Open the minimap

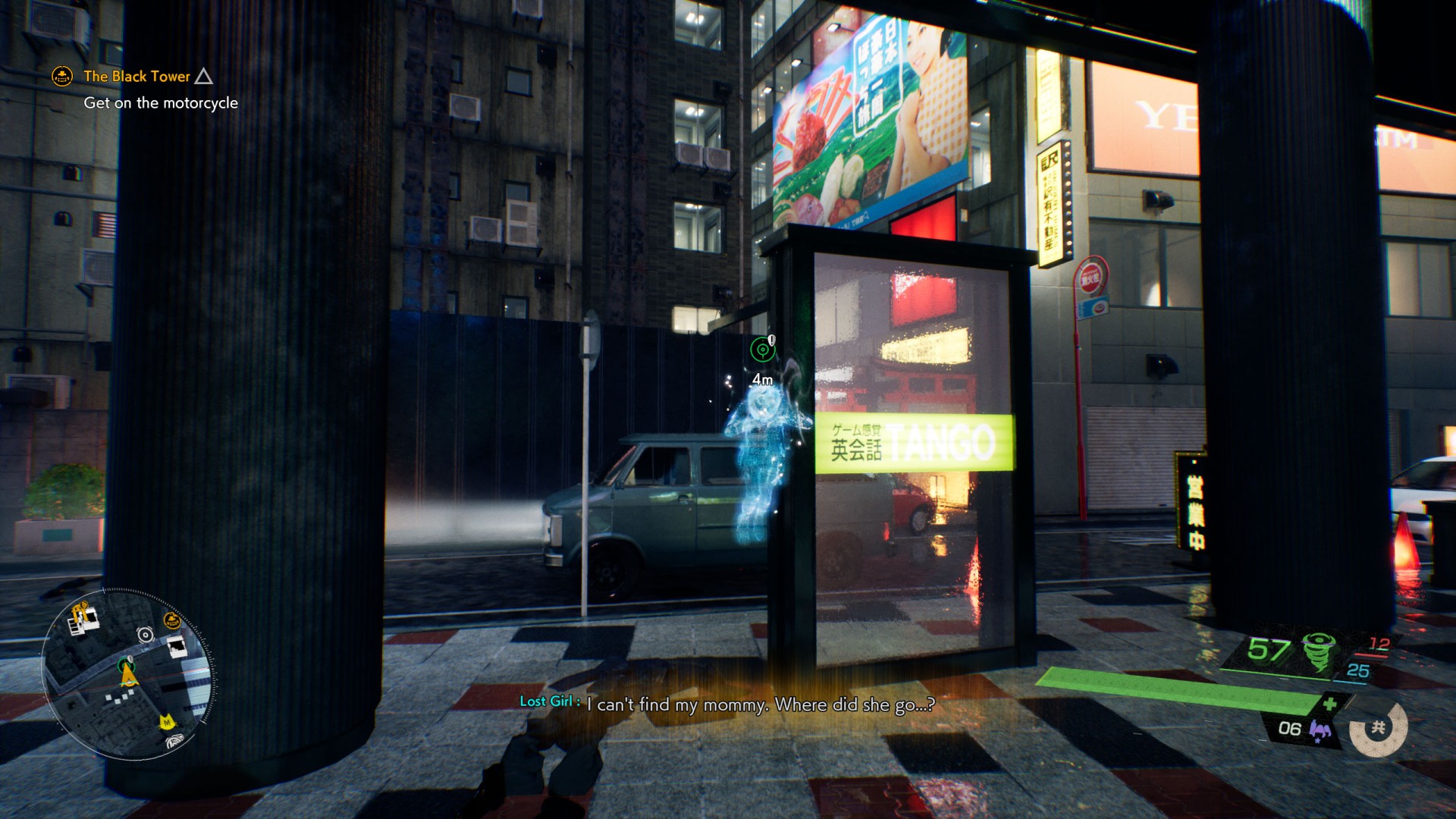point(127,673)
